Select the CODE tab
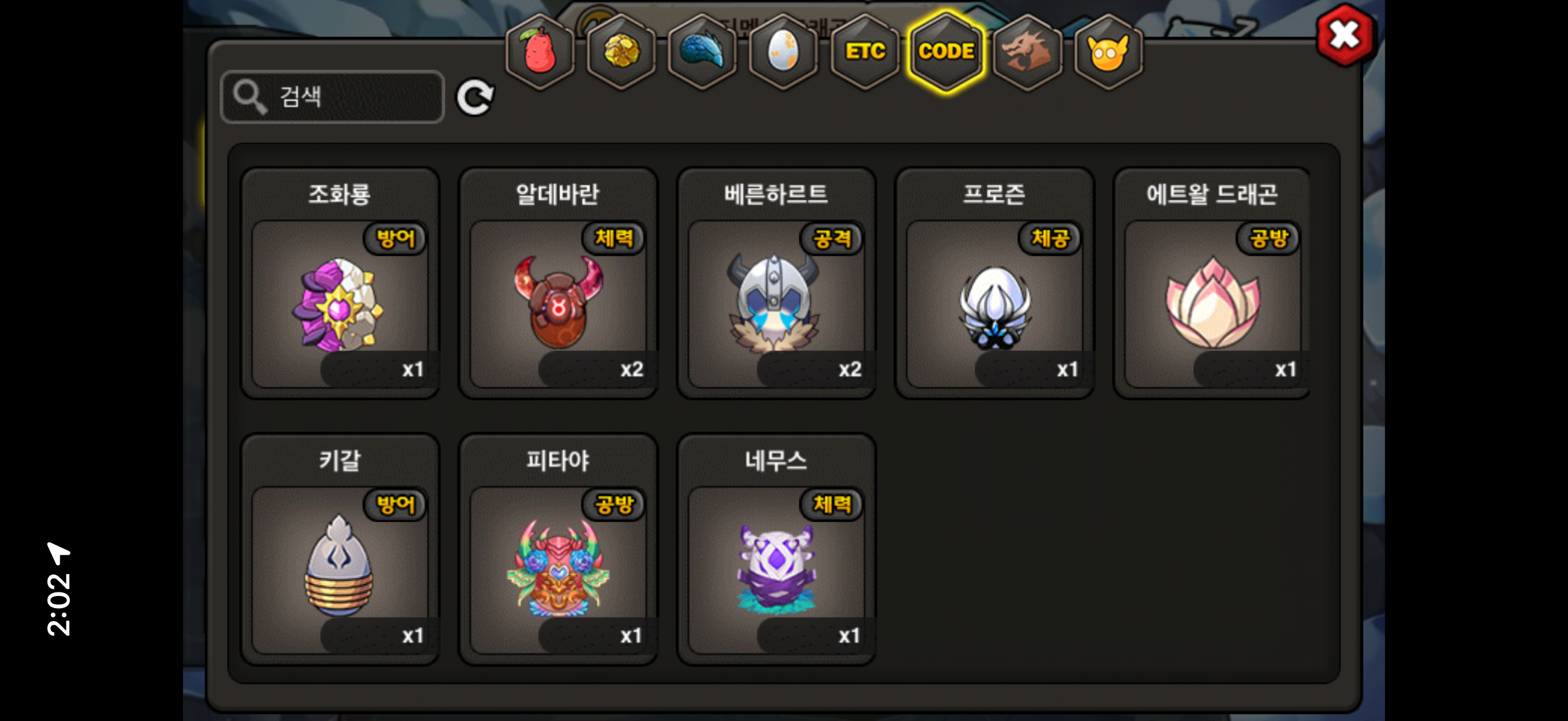Viewport: 1568px width, 721px height. [946, 52]
